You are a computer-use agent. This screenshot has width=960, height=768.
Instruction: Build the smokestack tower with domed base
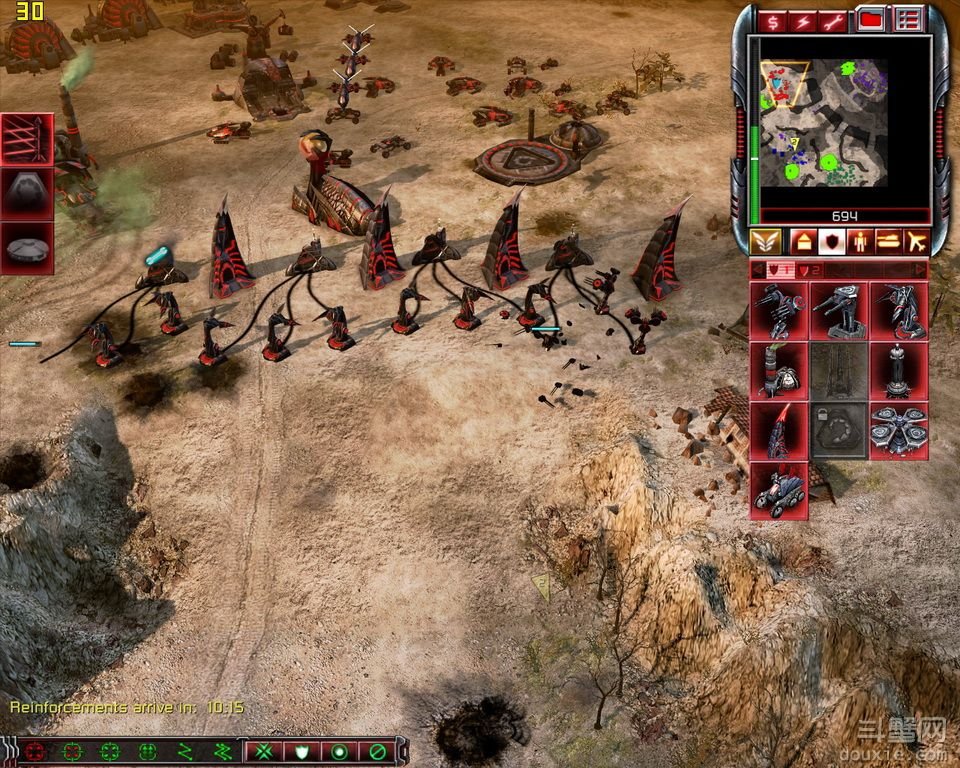coord(779,370)
